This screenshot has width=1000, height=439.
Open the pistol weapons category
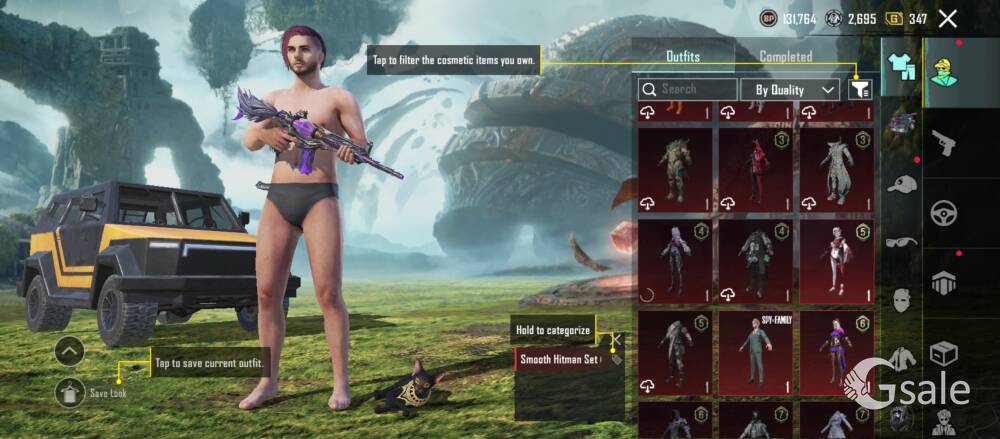(x=944, y=144)
